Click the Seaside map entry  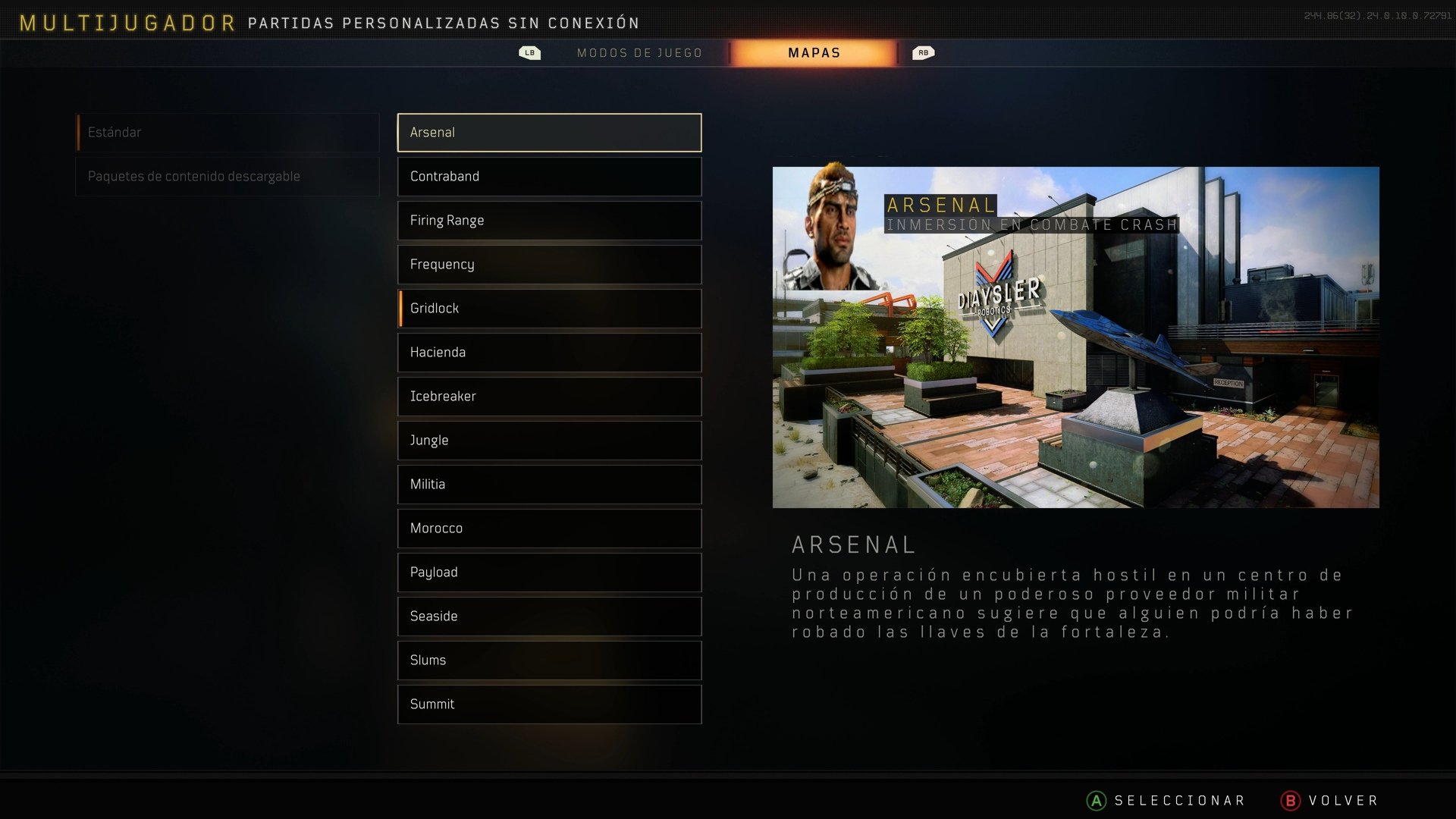coord(548,616)
